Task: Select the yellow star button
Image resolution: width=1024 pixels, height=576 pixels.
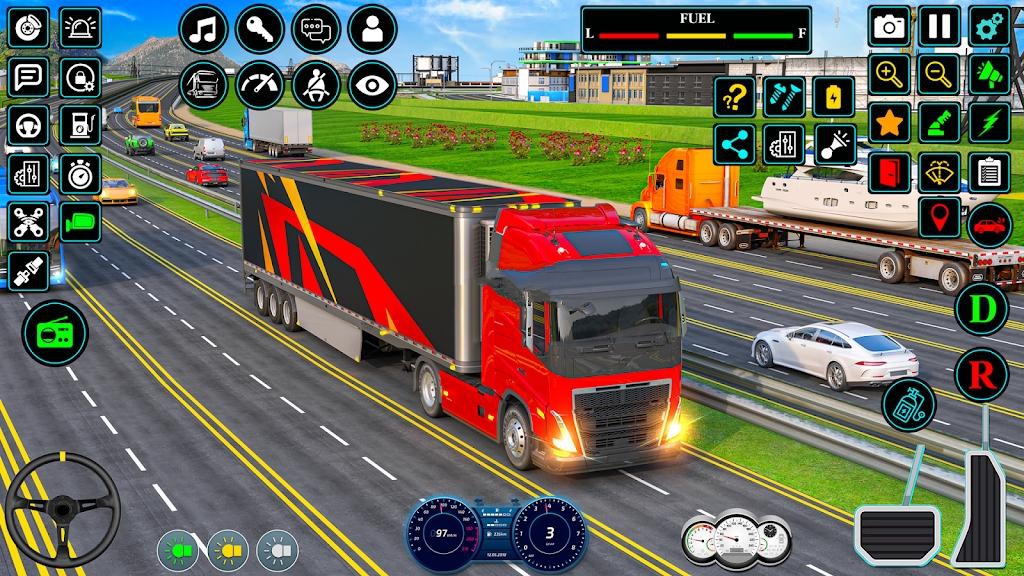Action: [x=889, y=122]
